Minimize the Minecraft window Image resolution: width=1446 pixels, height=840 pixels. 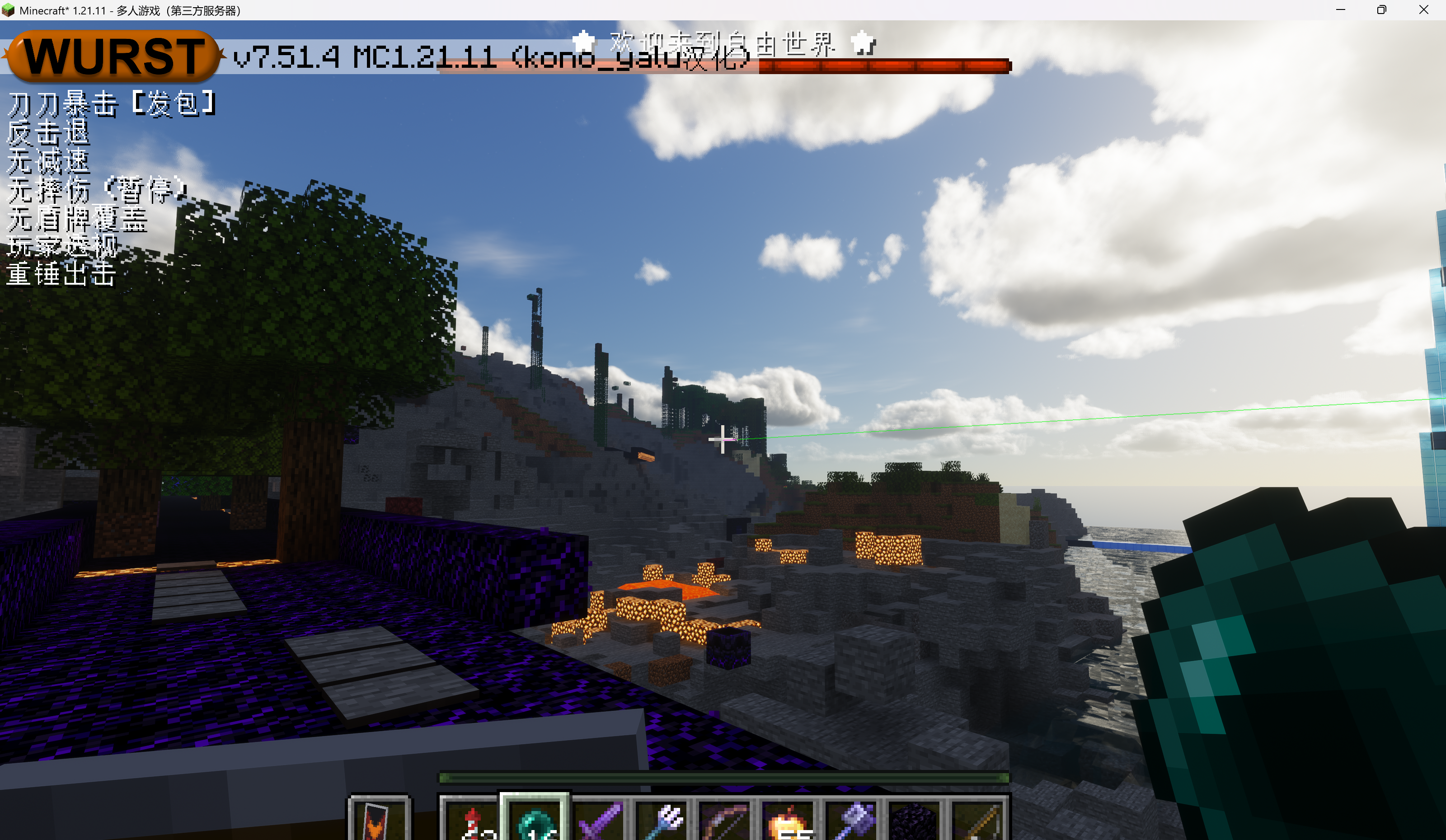[1340, 10]
